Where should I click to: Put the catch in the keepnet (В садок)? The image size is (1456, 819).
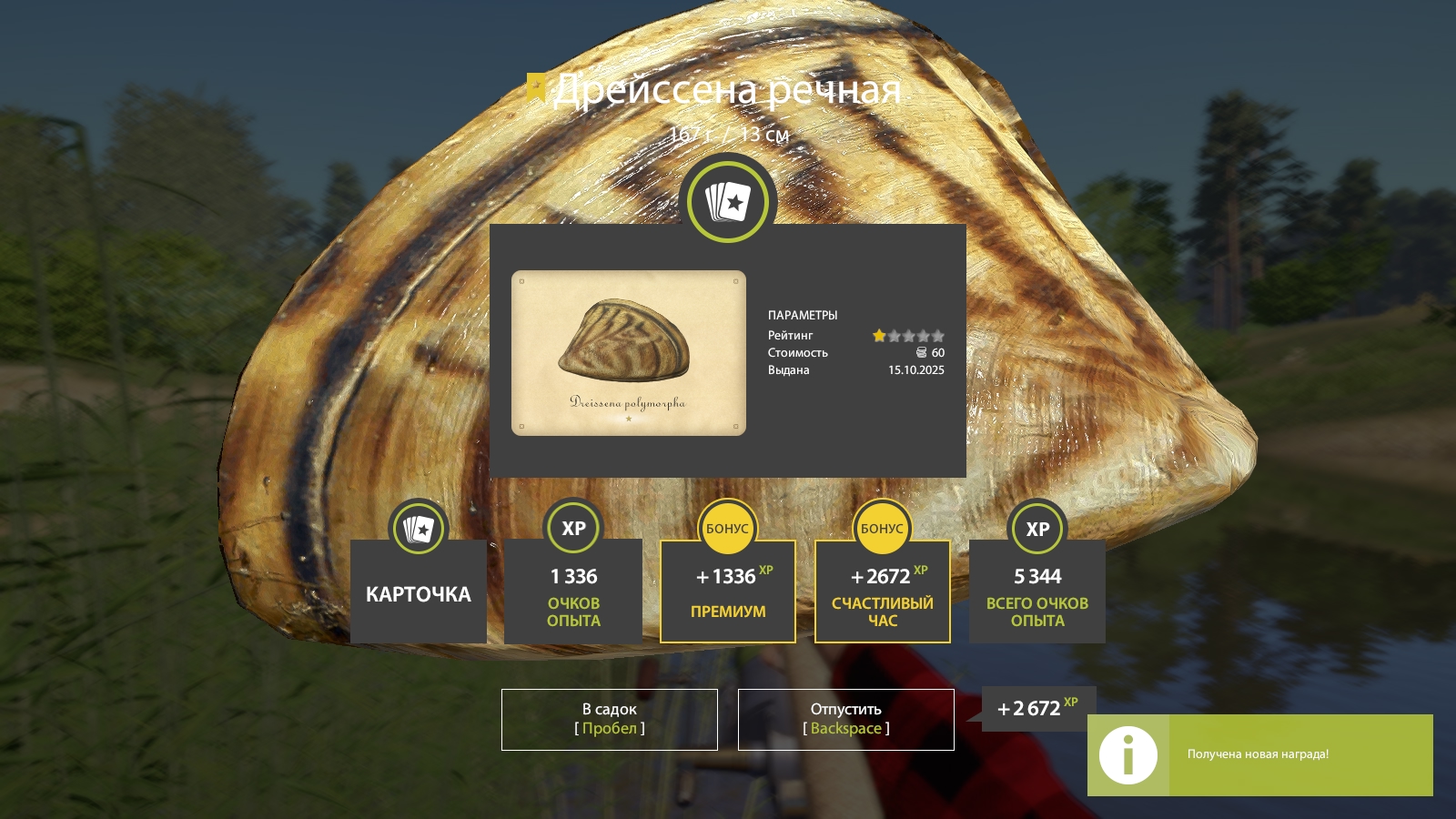point(609,719)
